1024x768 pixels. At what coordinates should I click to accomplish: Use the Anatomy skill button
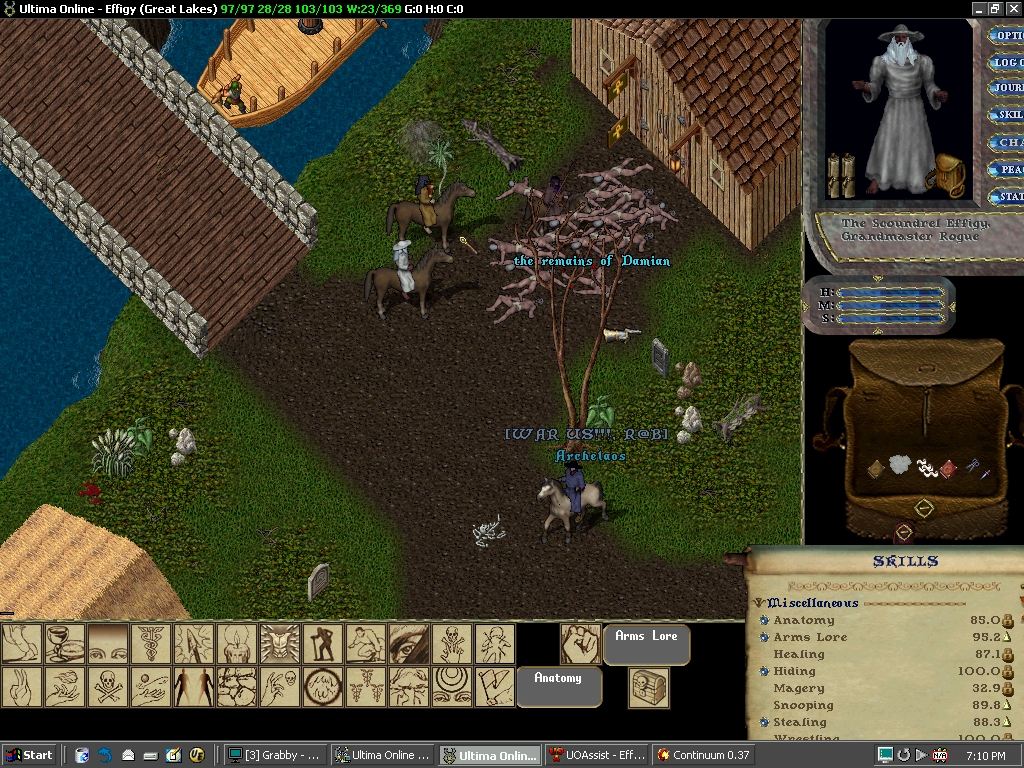(x=558, y=680)
